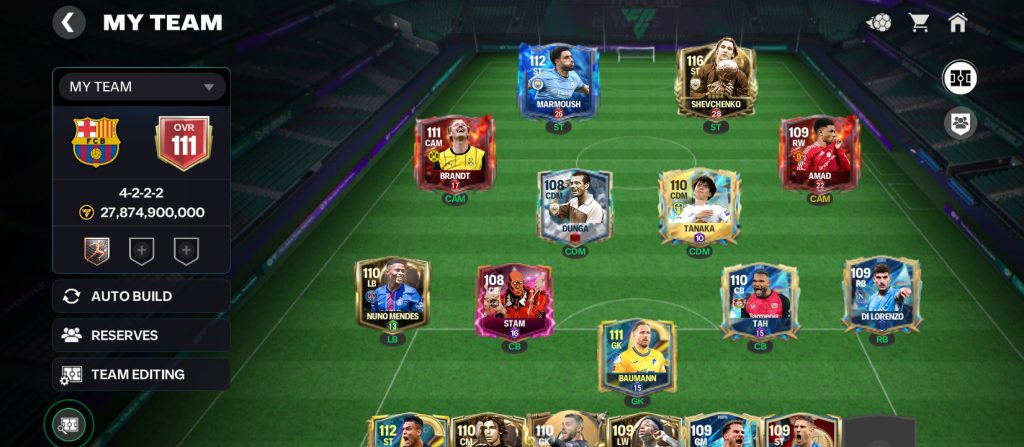Open TEAM EDITING options
Screen dimensions: 1024x447
[x=141, y=374]
